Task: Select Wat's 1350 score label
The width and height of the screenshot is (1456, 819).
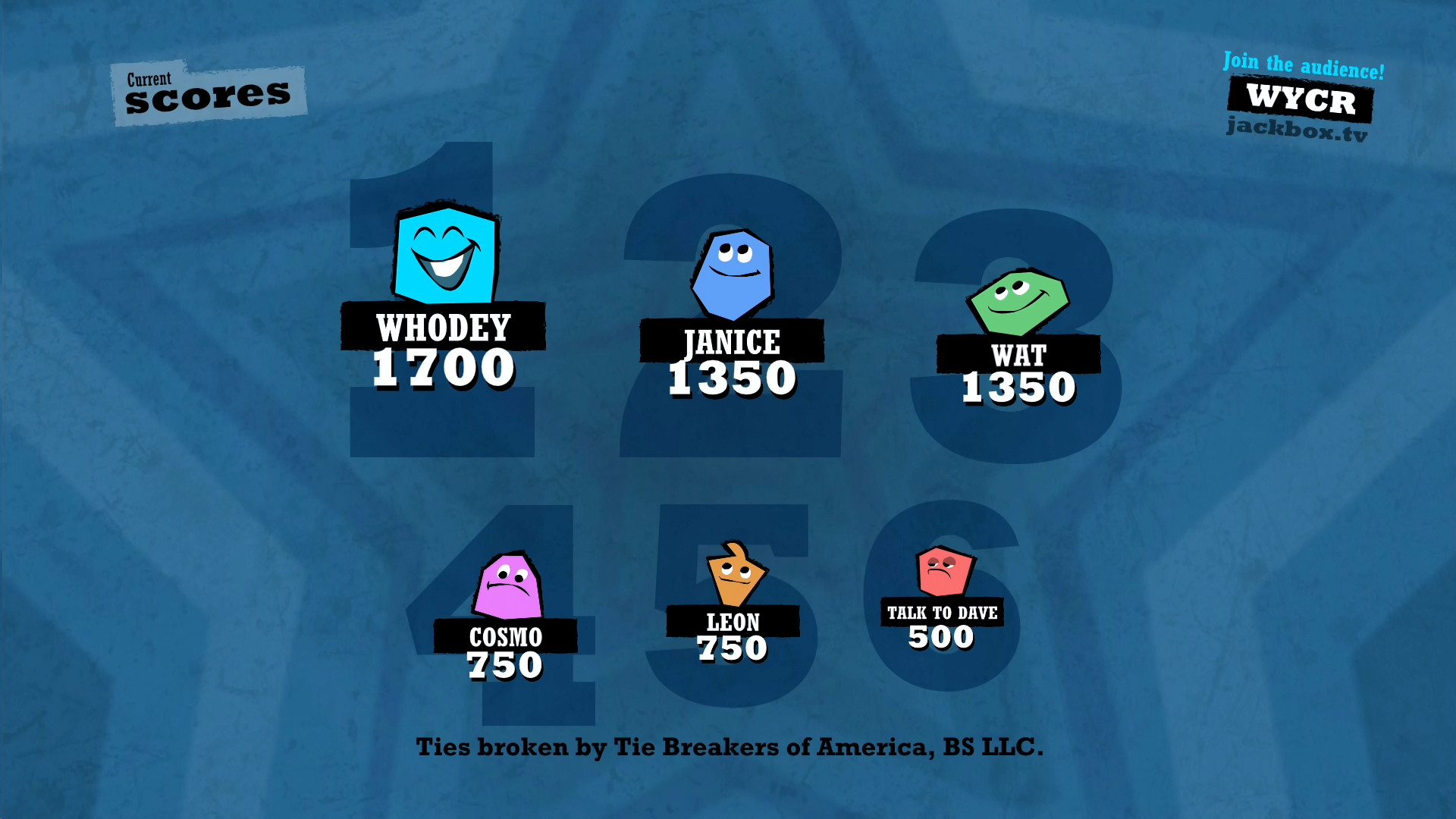Action: click(x=1018, y=386)
